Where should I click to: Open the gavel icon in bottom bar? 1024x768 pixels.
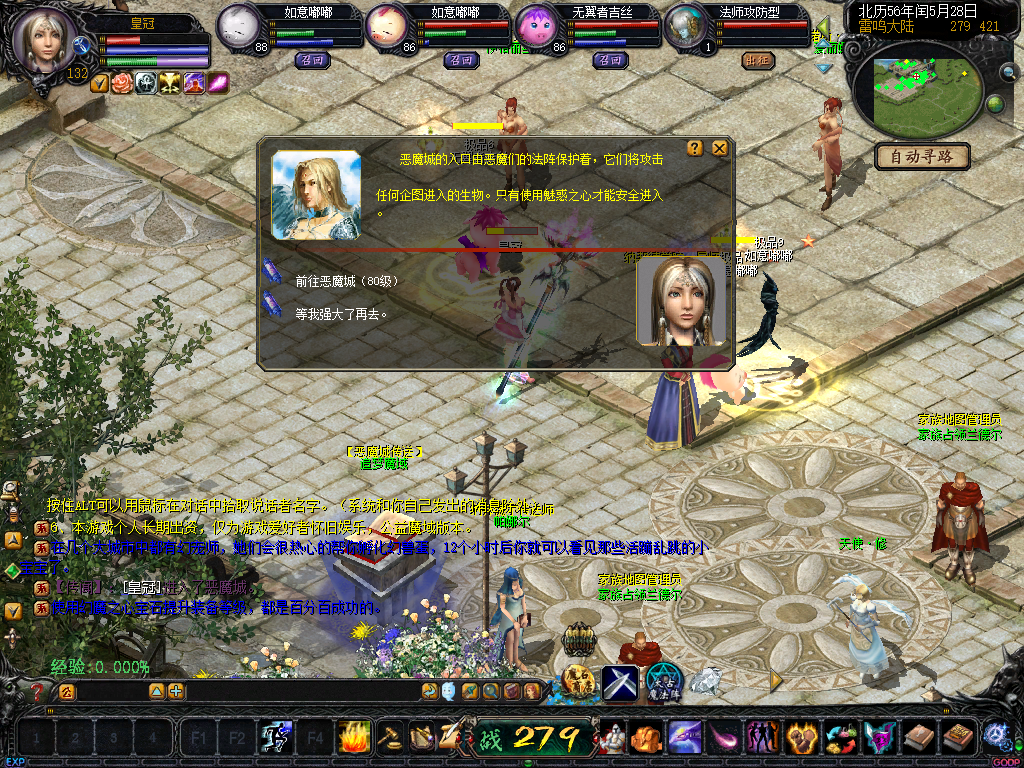(390, 738)
